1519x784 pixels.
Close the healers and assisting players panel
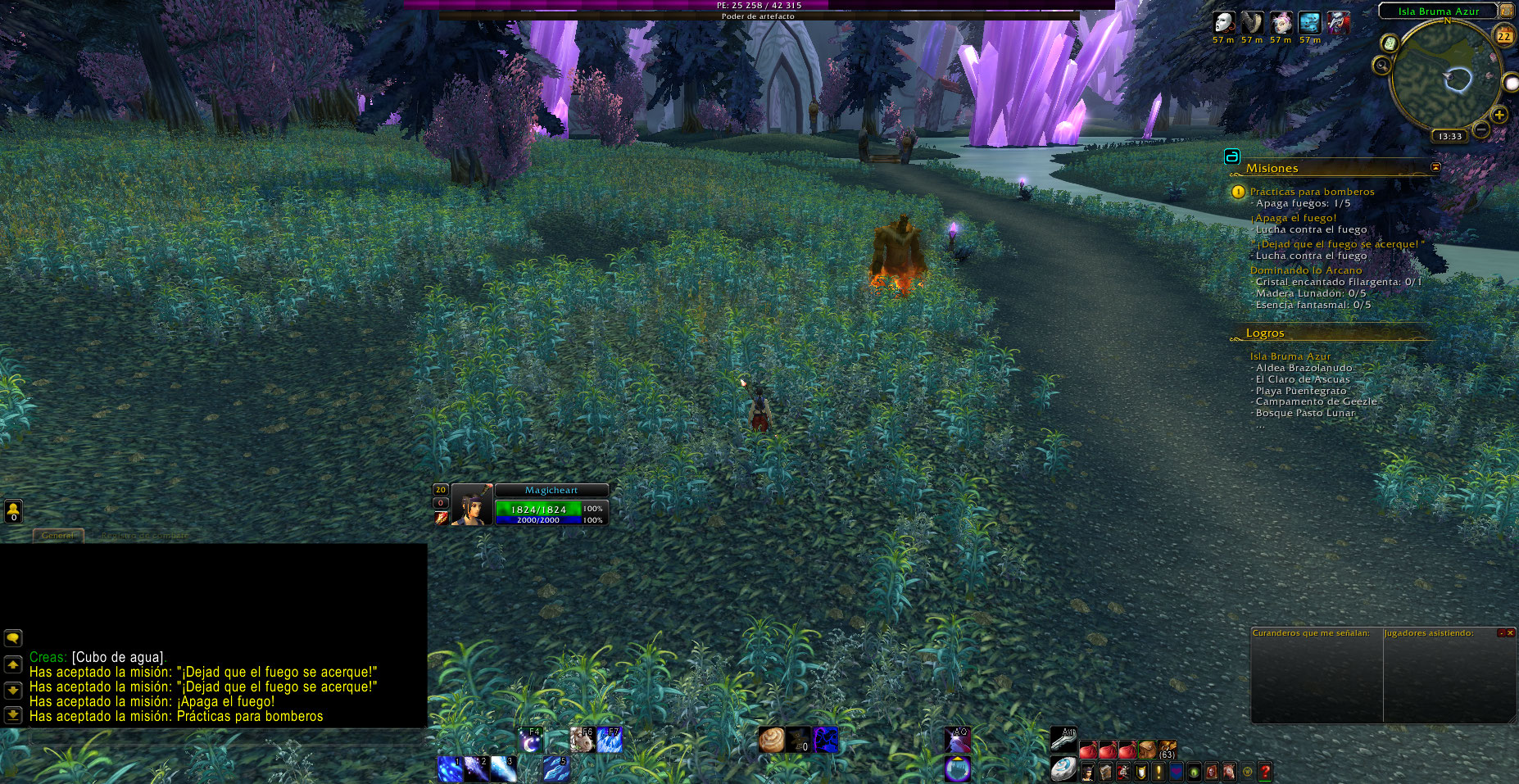pos(1510,633)
